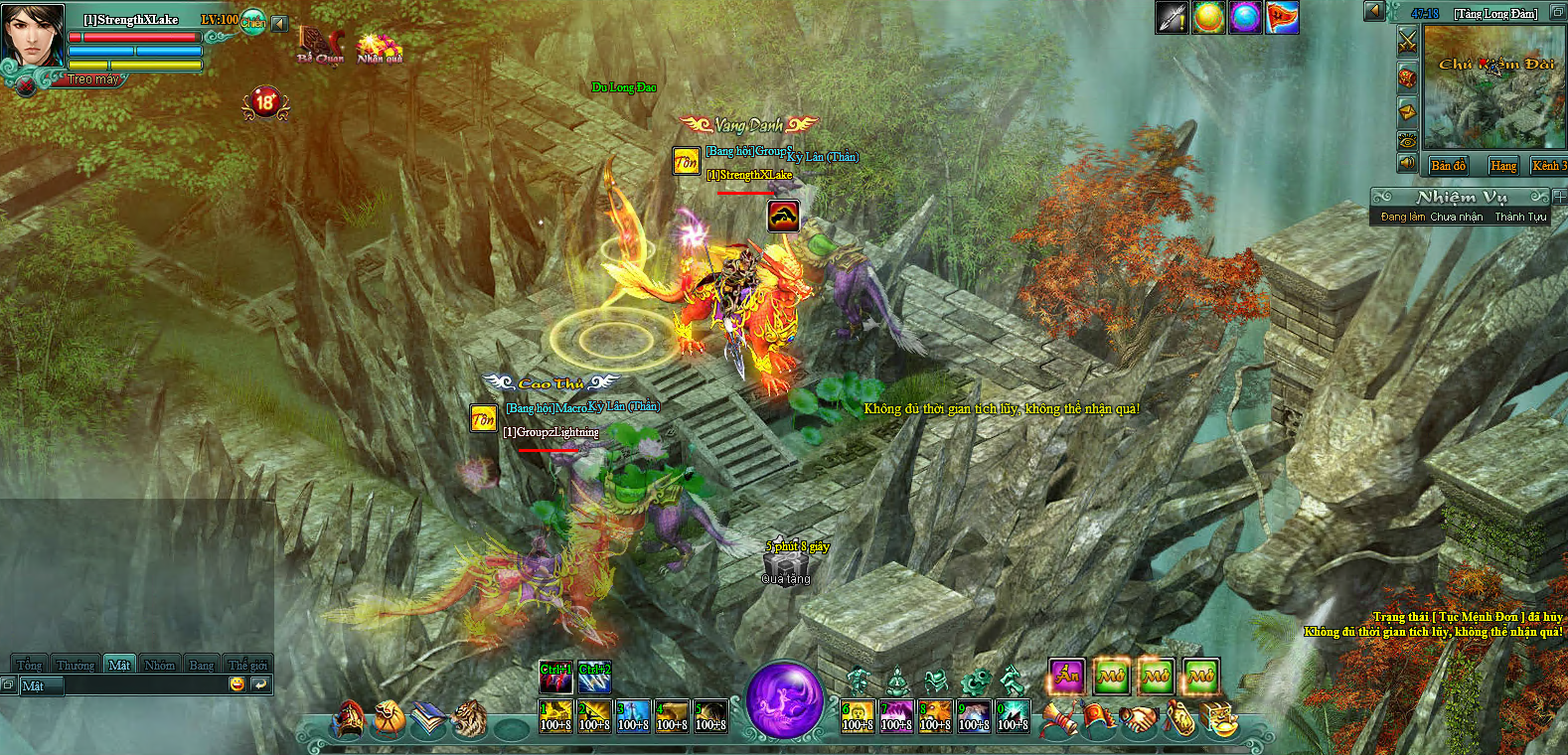Open the treasure chest icon beside minimap
Image resolution: width=1568 pixels, height=755 pixels.
pyautogui.click(x=1407, y=76)
